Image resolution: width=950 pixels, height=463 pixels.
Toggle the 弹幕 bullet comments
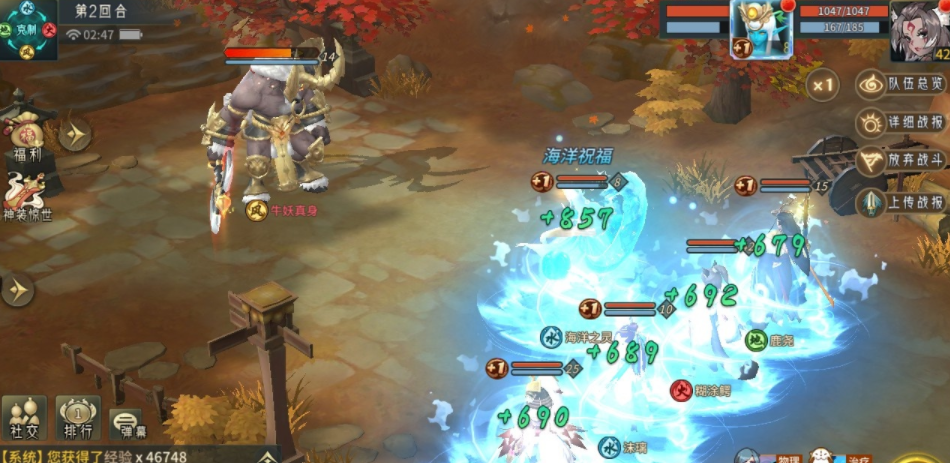[125, 423]
